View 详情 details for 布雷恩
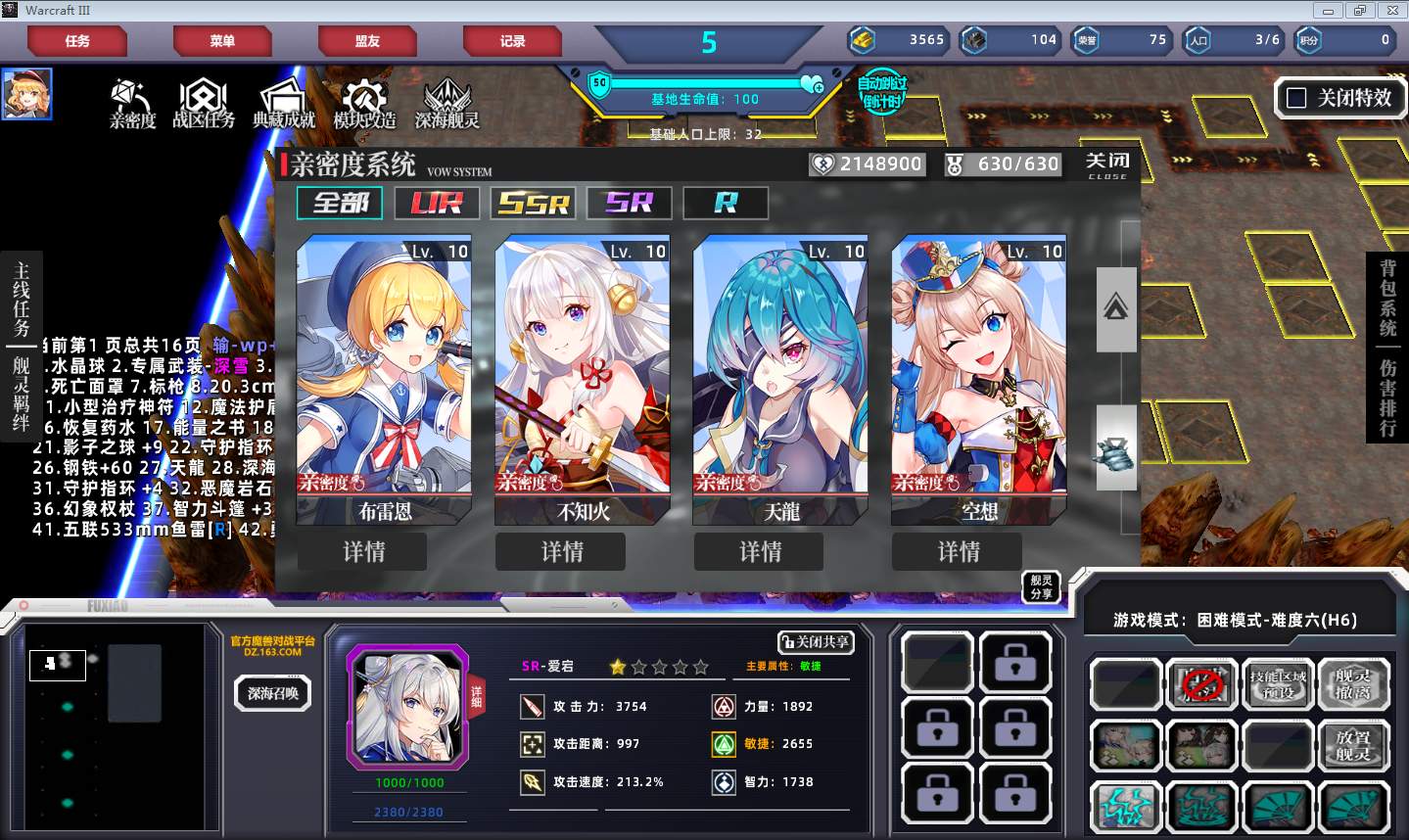The height and width of the screenshot is (840, 1409). (x=363, y=552)
